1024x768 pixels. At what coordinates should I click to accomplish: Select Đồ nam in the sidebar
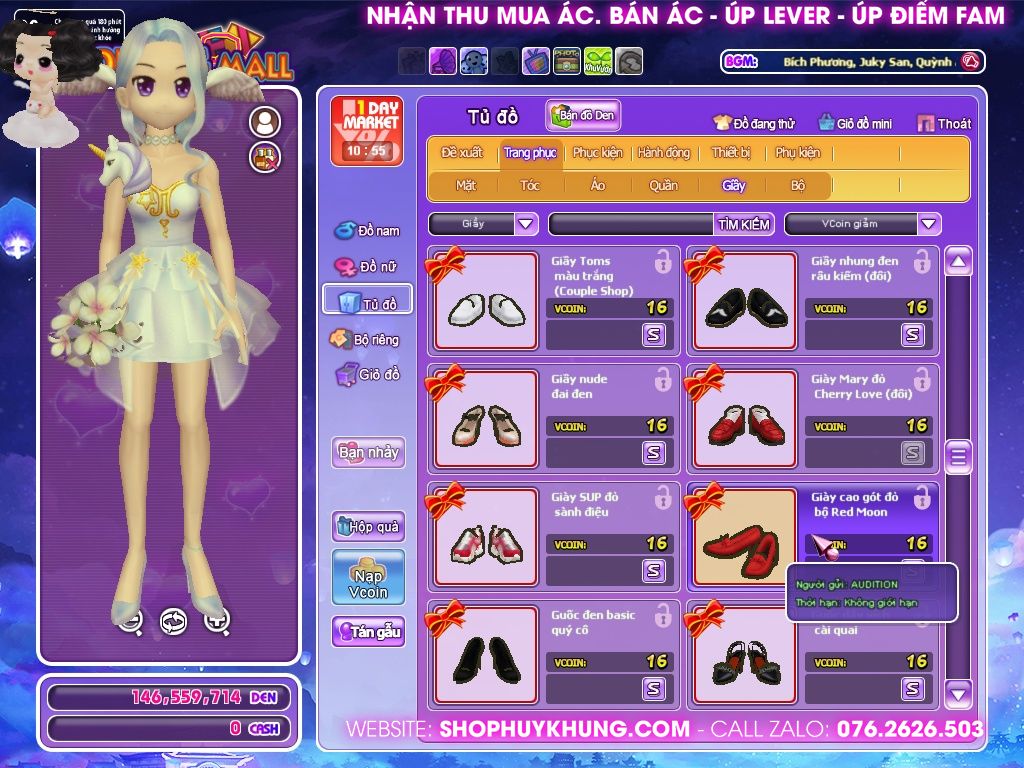[367, 231]
